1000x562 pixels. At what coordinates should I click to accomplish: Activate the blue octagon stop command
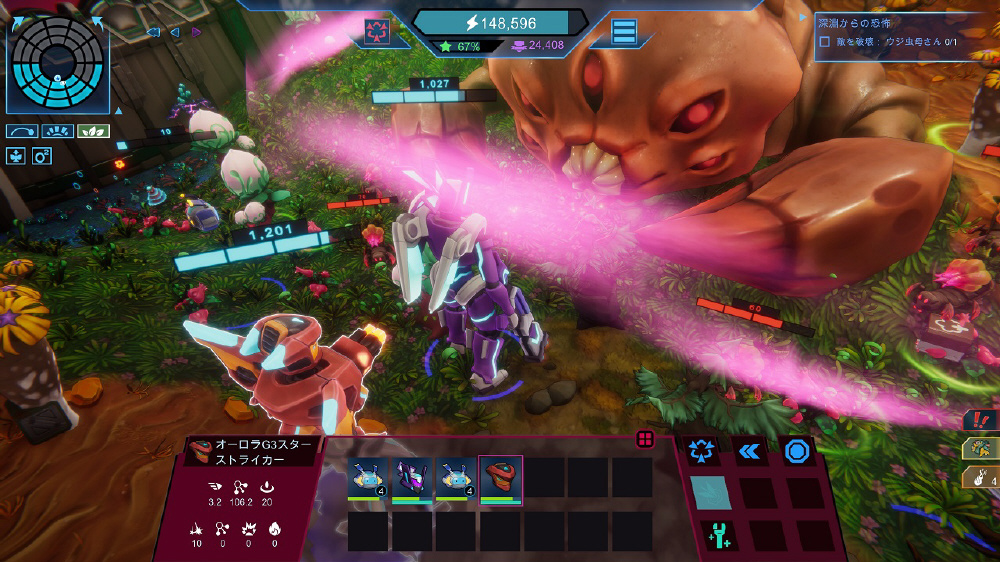click(796, 451)
